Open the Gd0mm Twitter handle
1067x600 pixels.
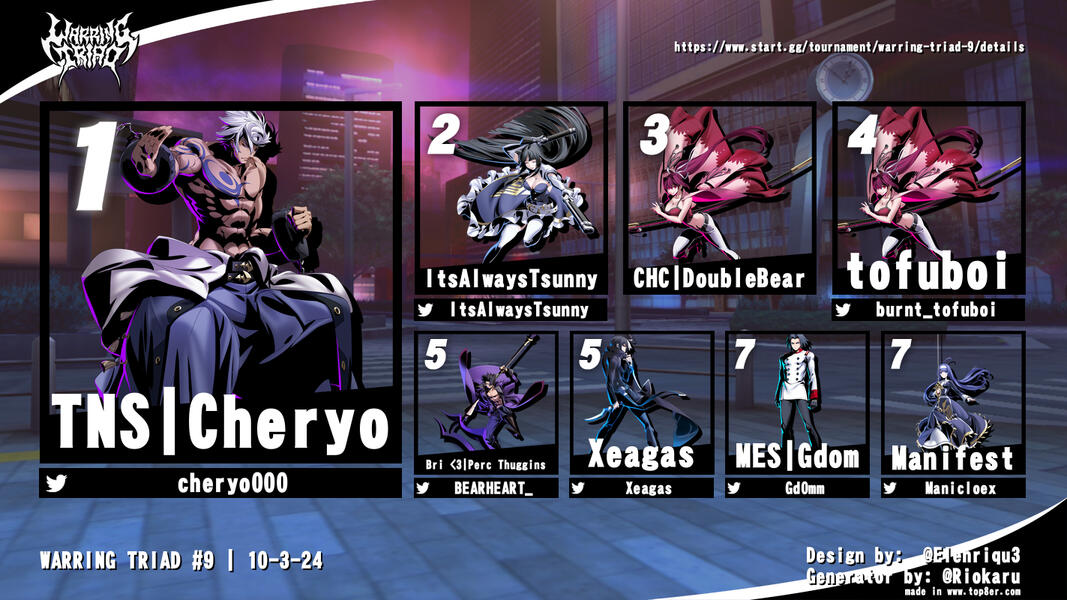797,488
